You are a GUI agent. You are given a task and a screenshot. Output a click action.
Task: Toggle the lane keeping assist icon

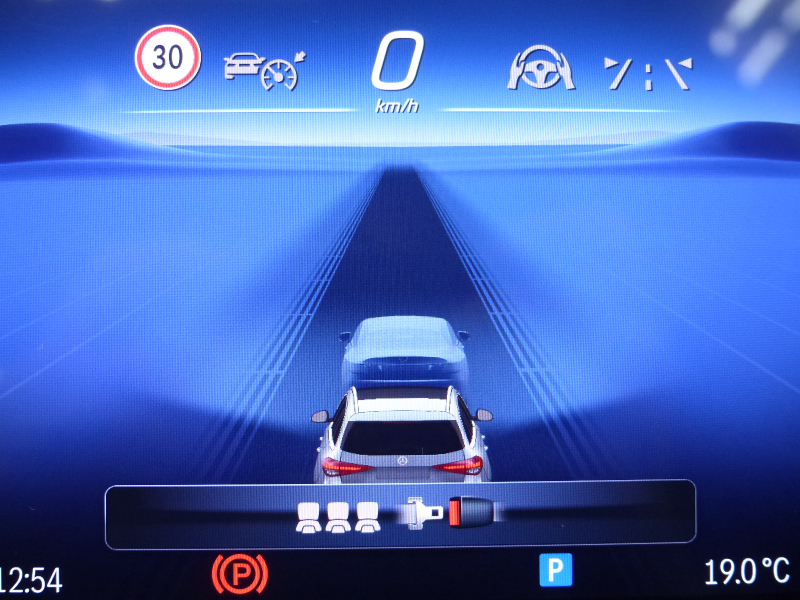tap(648, 71)
